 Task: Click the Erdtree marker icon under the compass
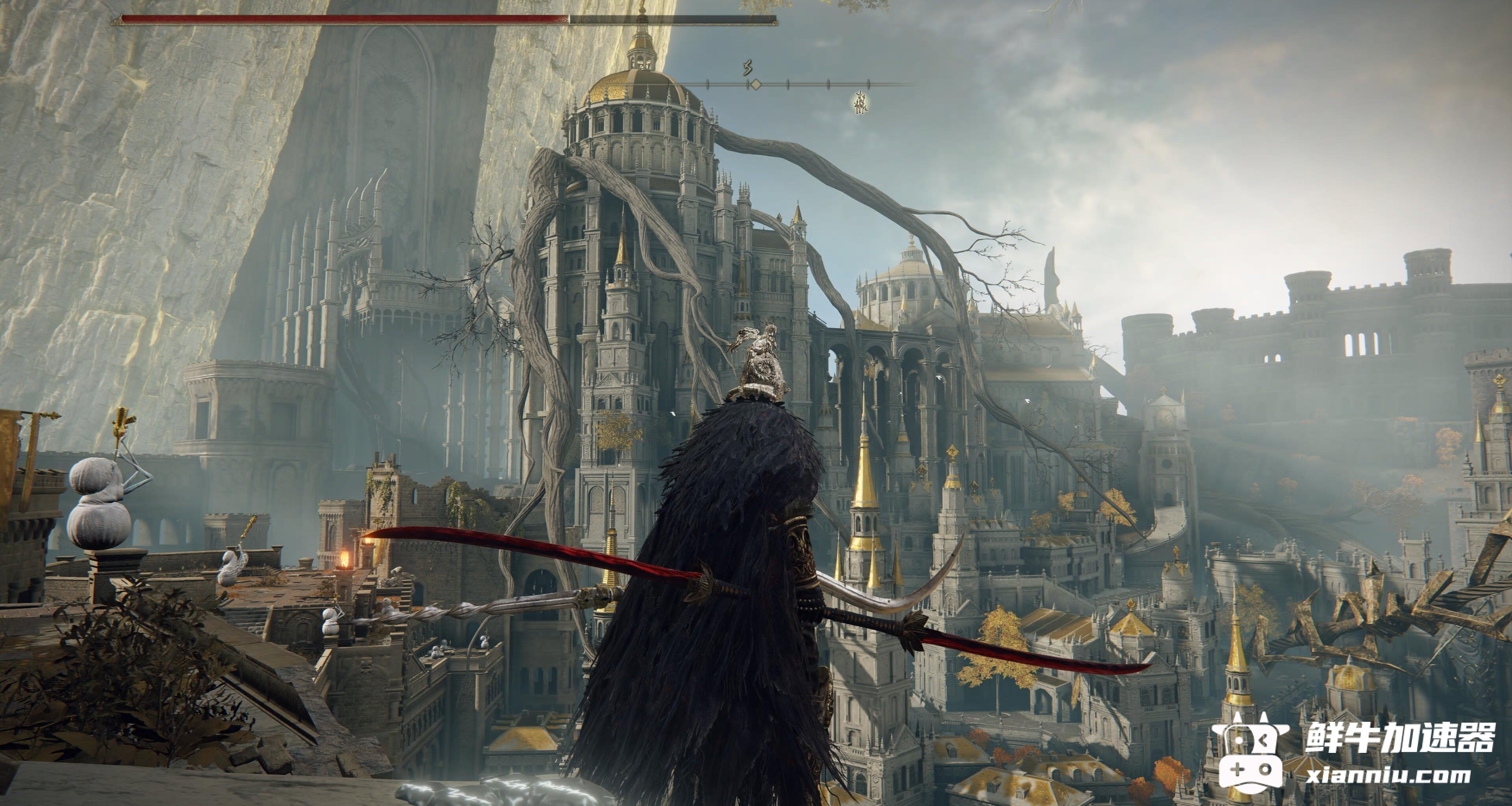(x=861, y=103)
